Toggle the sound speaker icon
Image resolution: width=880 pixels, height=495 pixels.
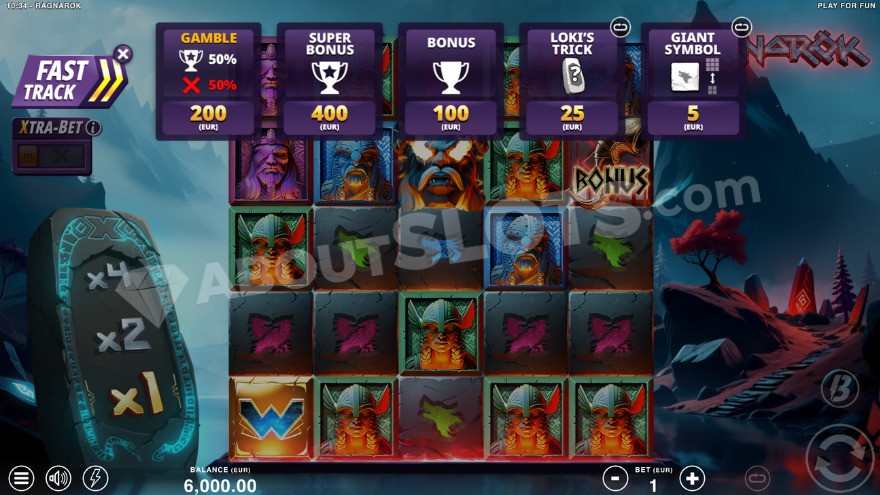pos(58,478)
